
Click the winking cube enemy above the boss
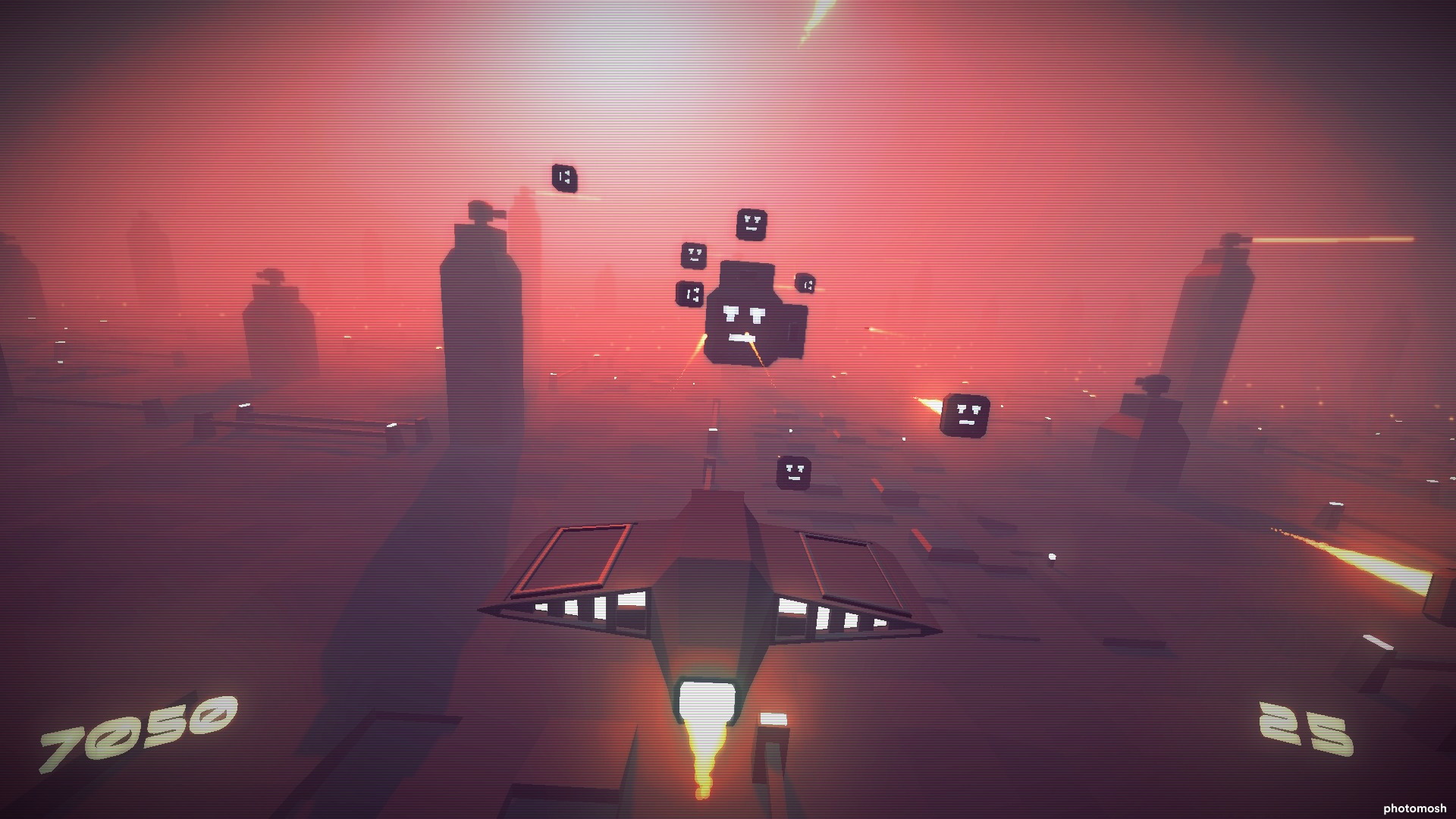752,223
